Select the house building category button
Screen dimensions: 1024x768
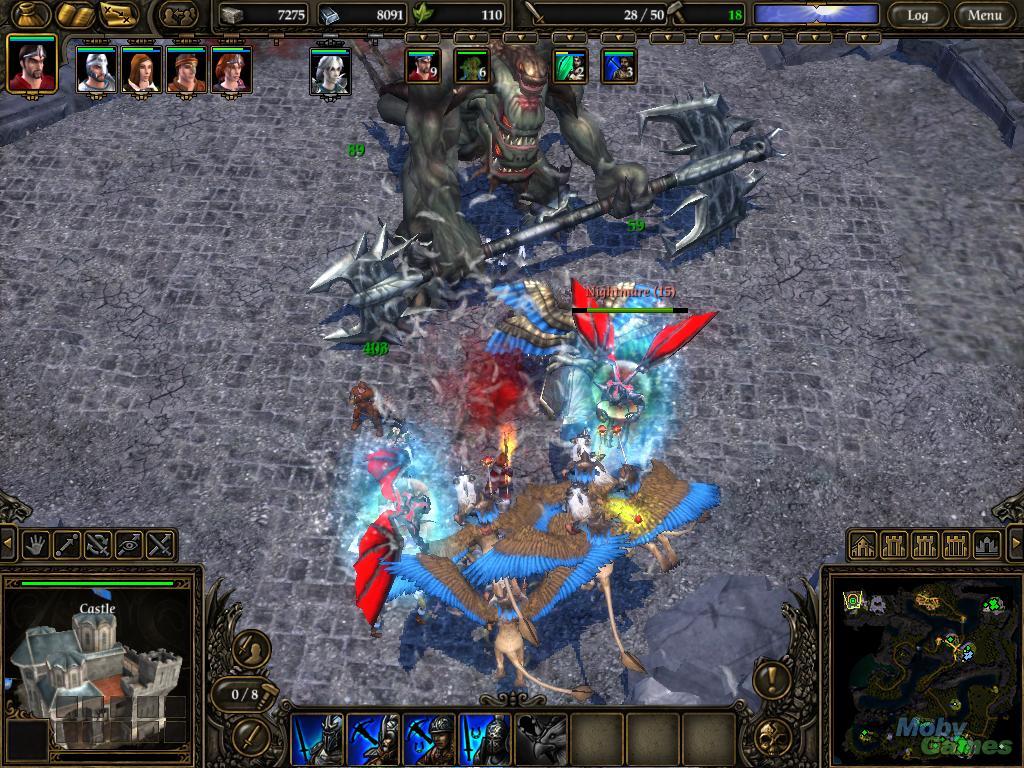click(x=864, y=545)
